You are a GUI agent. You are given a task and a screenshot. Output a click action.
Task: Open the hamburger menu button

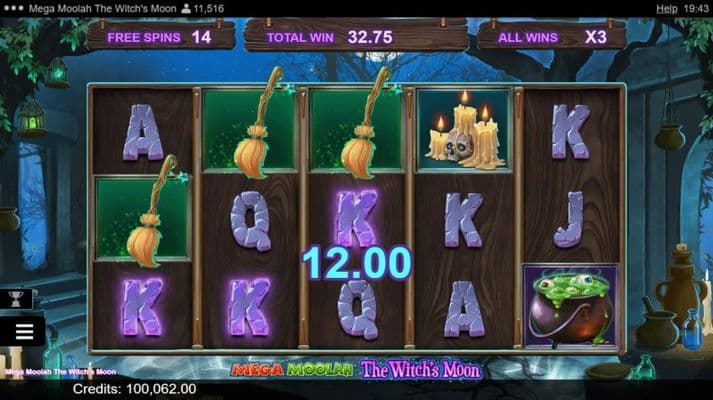[x=24, y=331]
